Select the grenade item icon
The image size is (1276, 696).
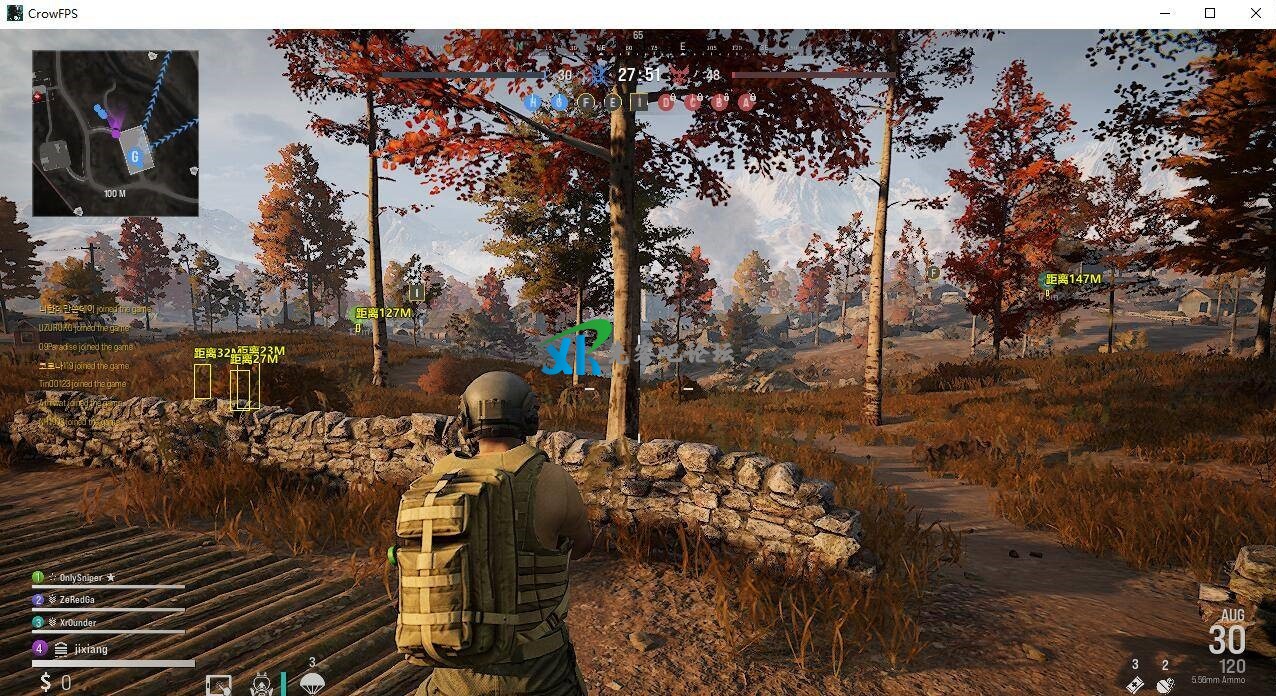(1165, 684)
